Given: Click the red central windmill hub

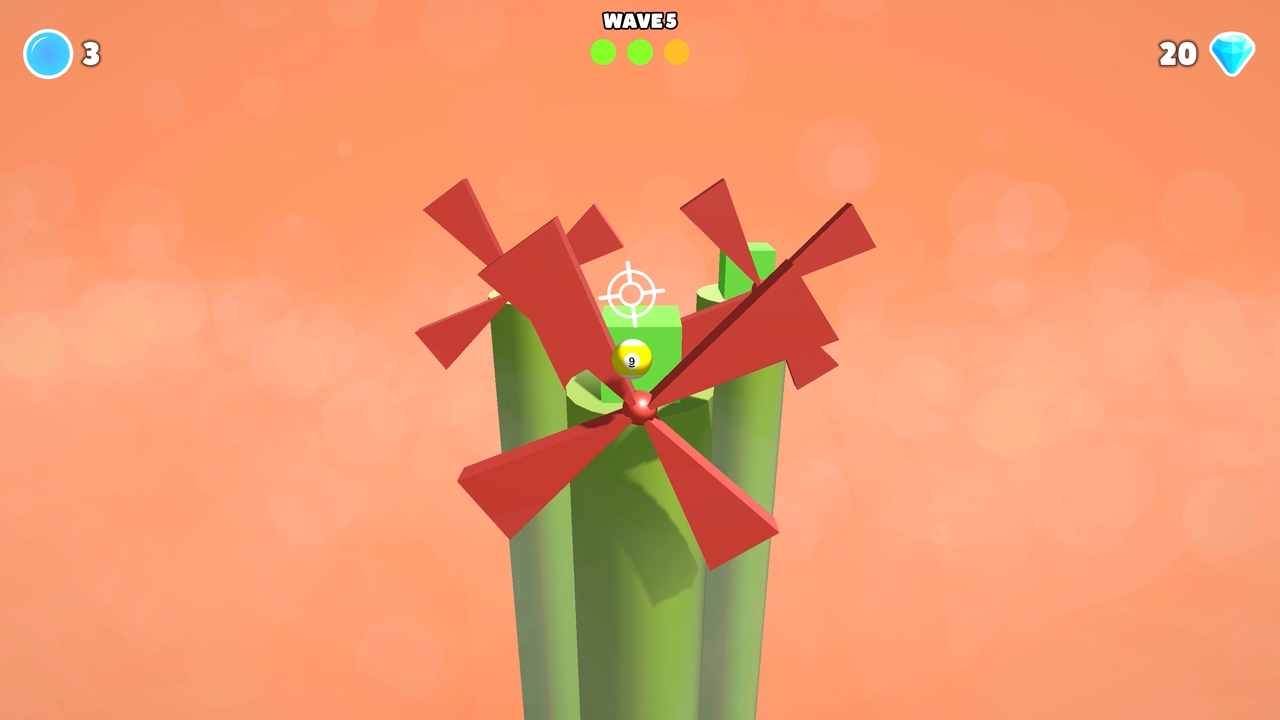Looking at the screenshot, I should (x=640, y=408).
